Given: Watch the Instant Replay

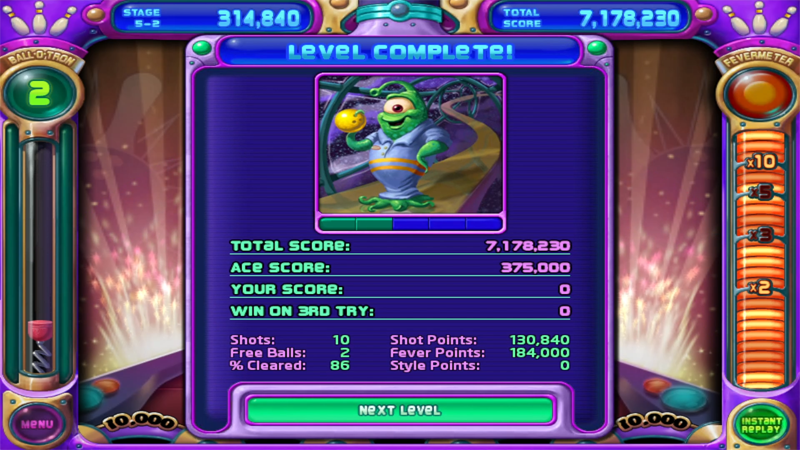Looking at the screenshot, I should pyautogui.click(x=761, y=424).
